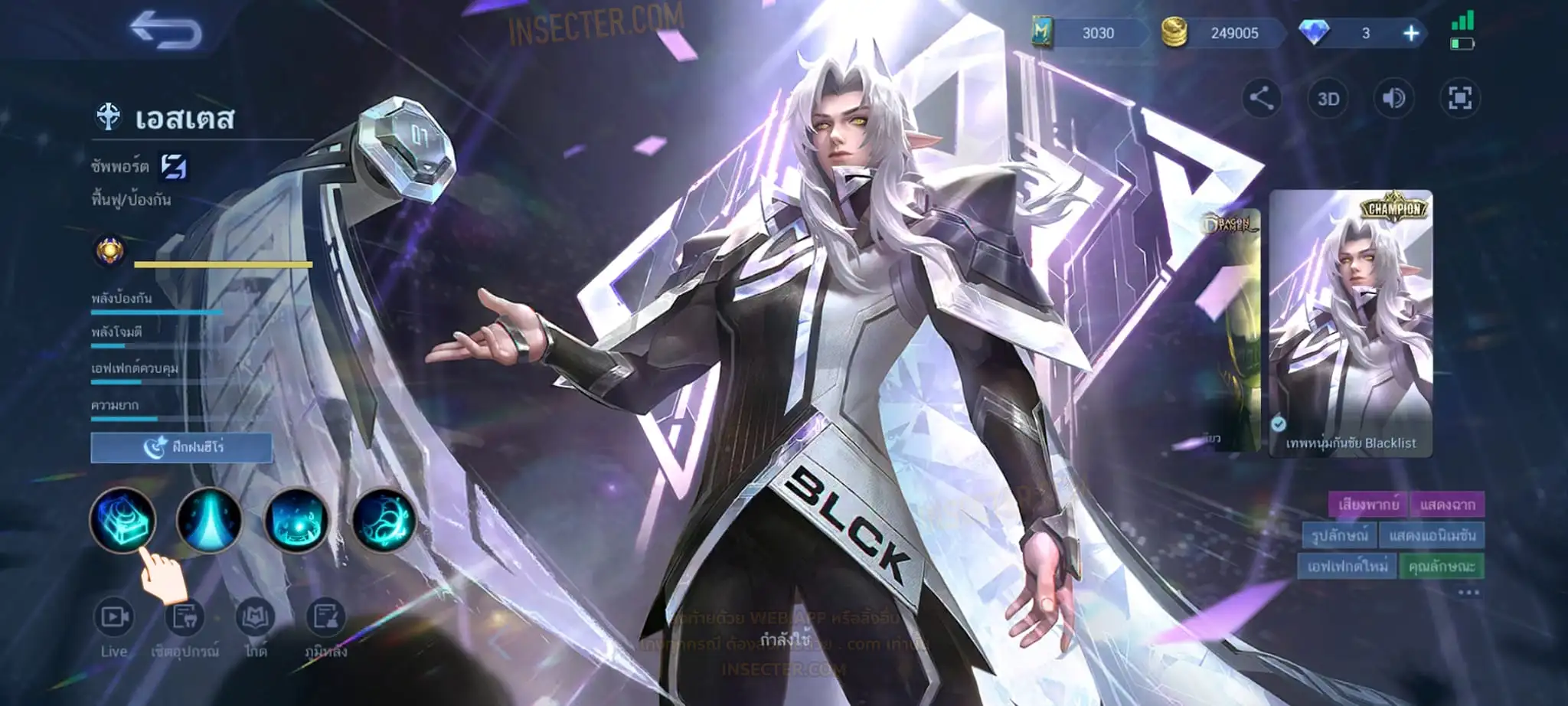Switch to the 3D model view
The width and height of the screenshot is (1568, 706).
[x=1328, y=99]
